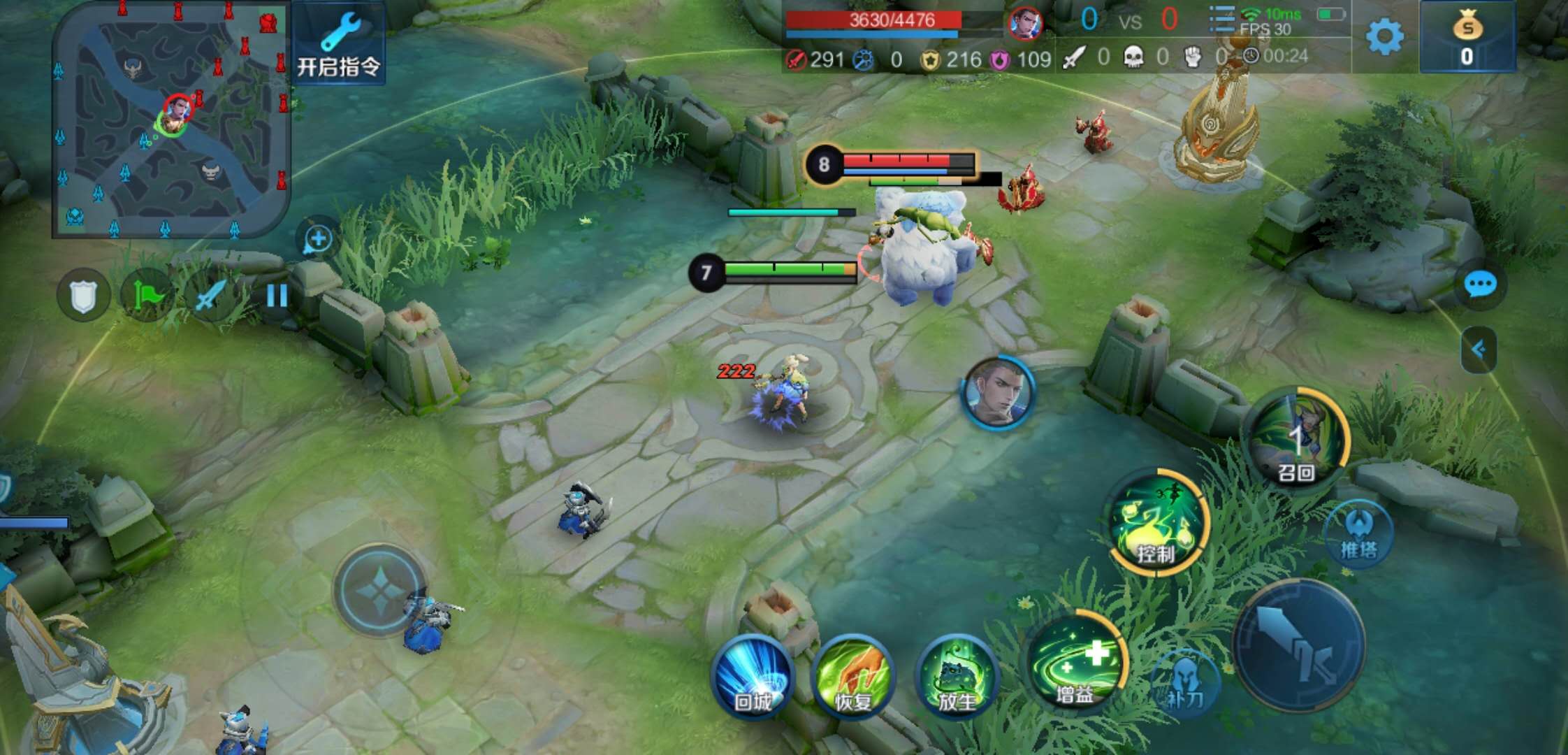Toggle the pause command button

point(277,296)
